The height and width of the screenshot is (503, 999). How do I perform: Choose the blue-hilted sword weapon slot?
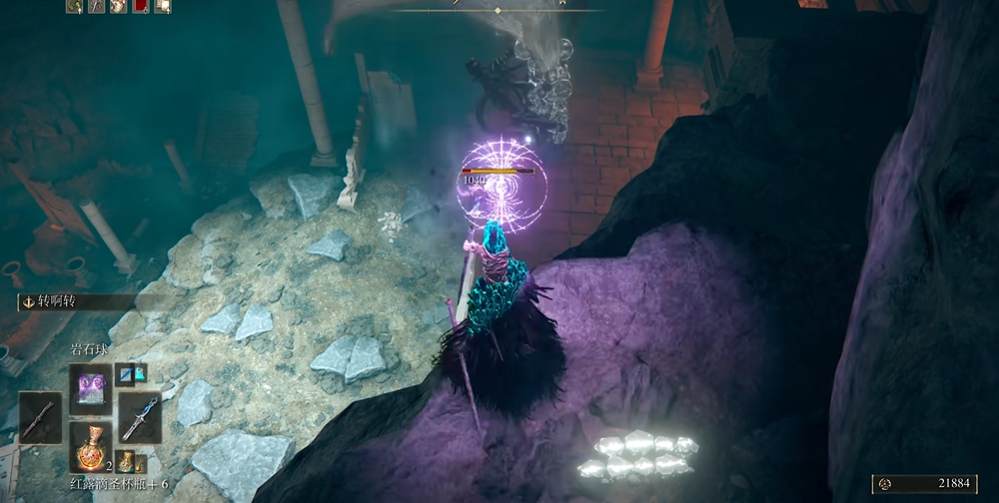coord(139,416)
